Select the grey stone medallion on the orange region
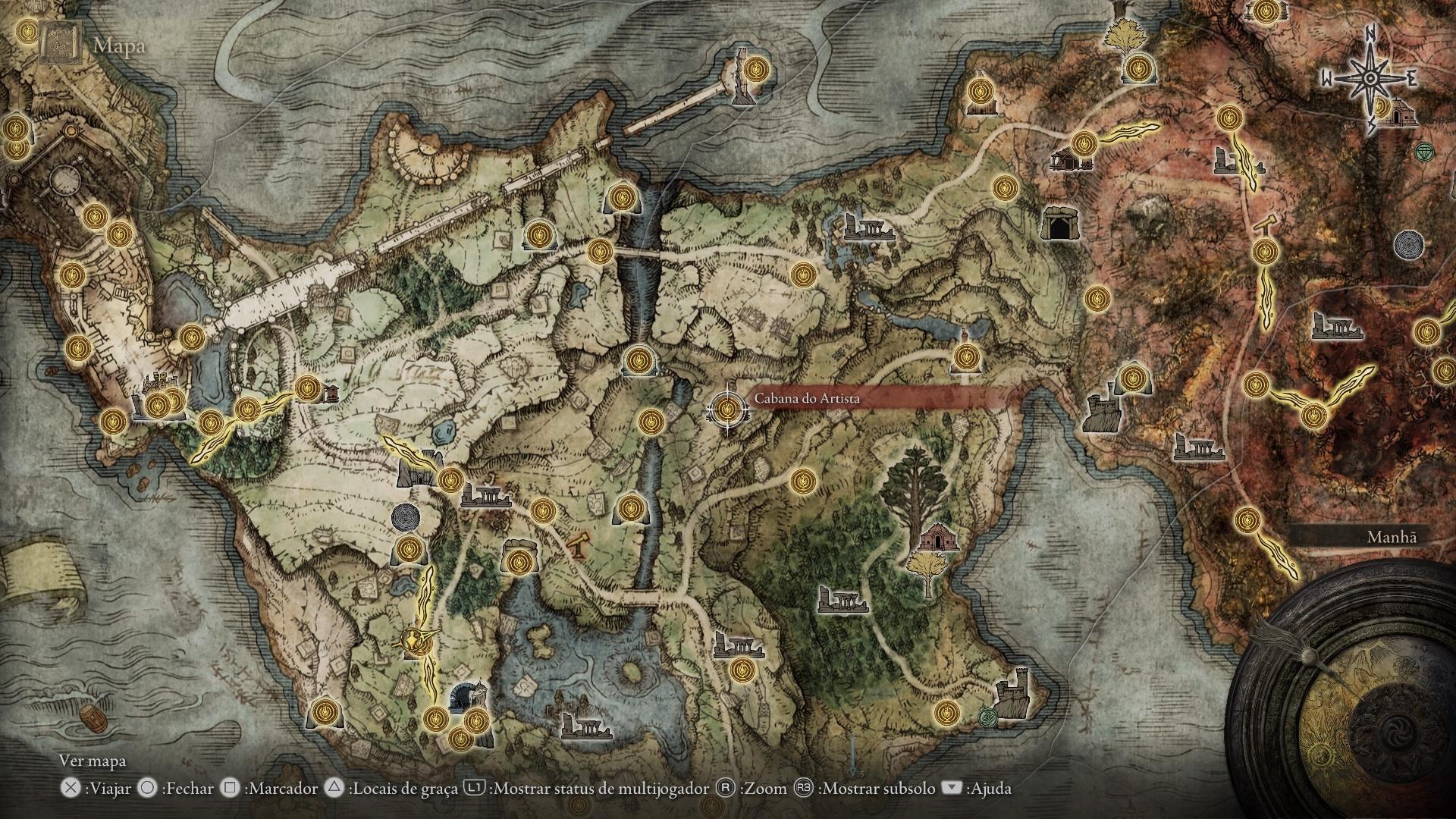This screenshot has width=1456, height=819. pos(1408,244)
